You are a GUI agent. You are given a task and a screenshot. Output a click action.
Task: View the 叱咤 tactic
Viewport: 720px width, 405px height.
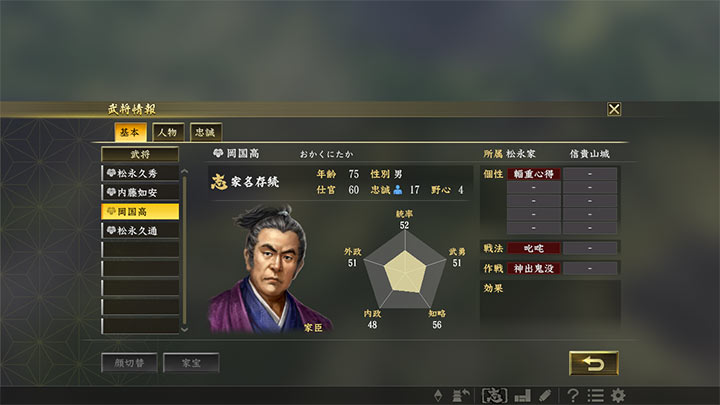click(x=533, y=247)
